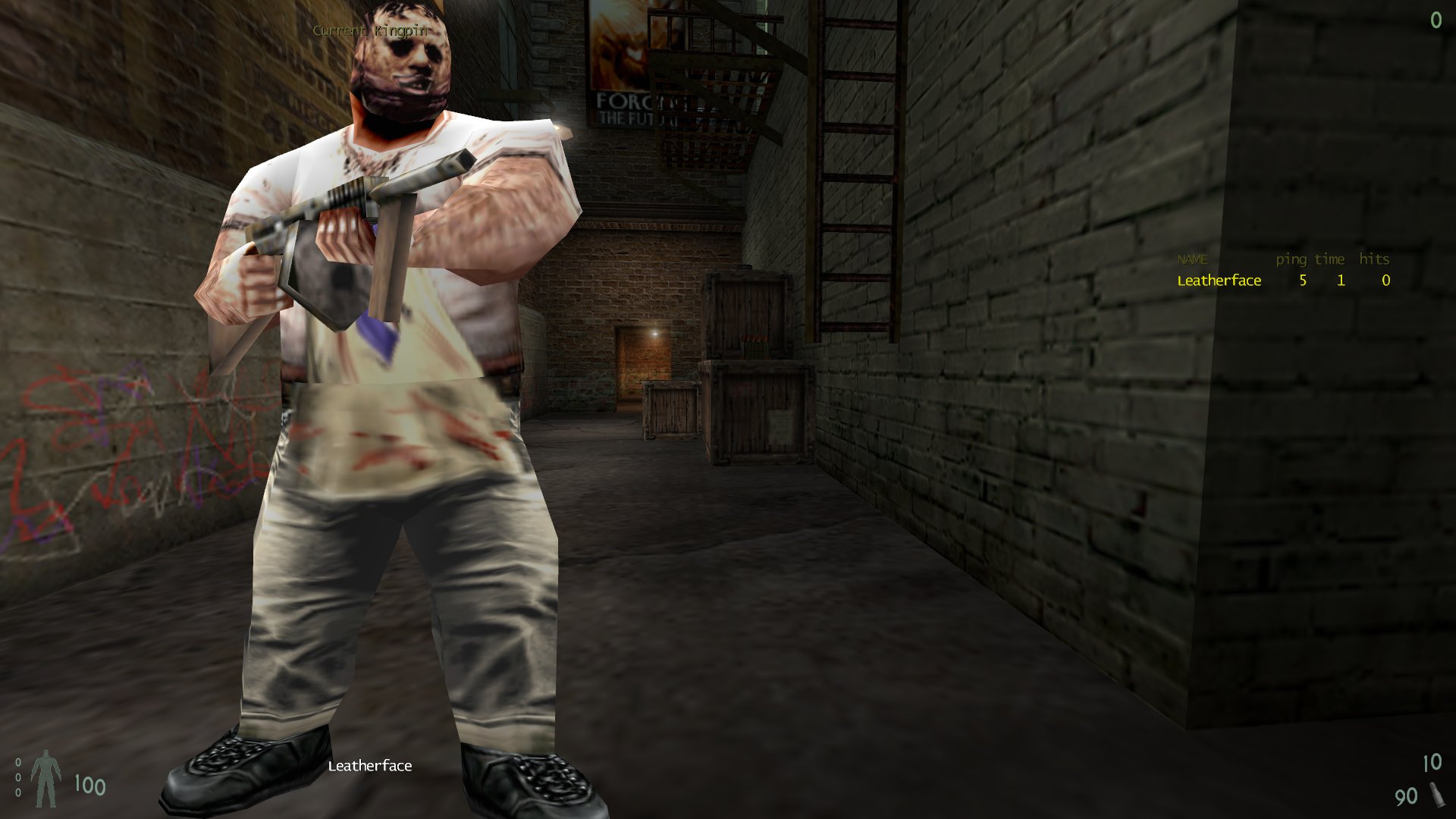1456x819 pixels.
Task: Click Leatherface's ping value of 5
Action: (1301, 281)
